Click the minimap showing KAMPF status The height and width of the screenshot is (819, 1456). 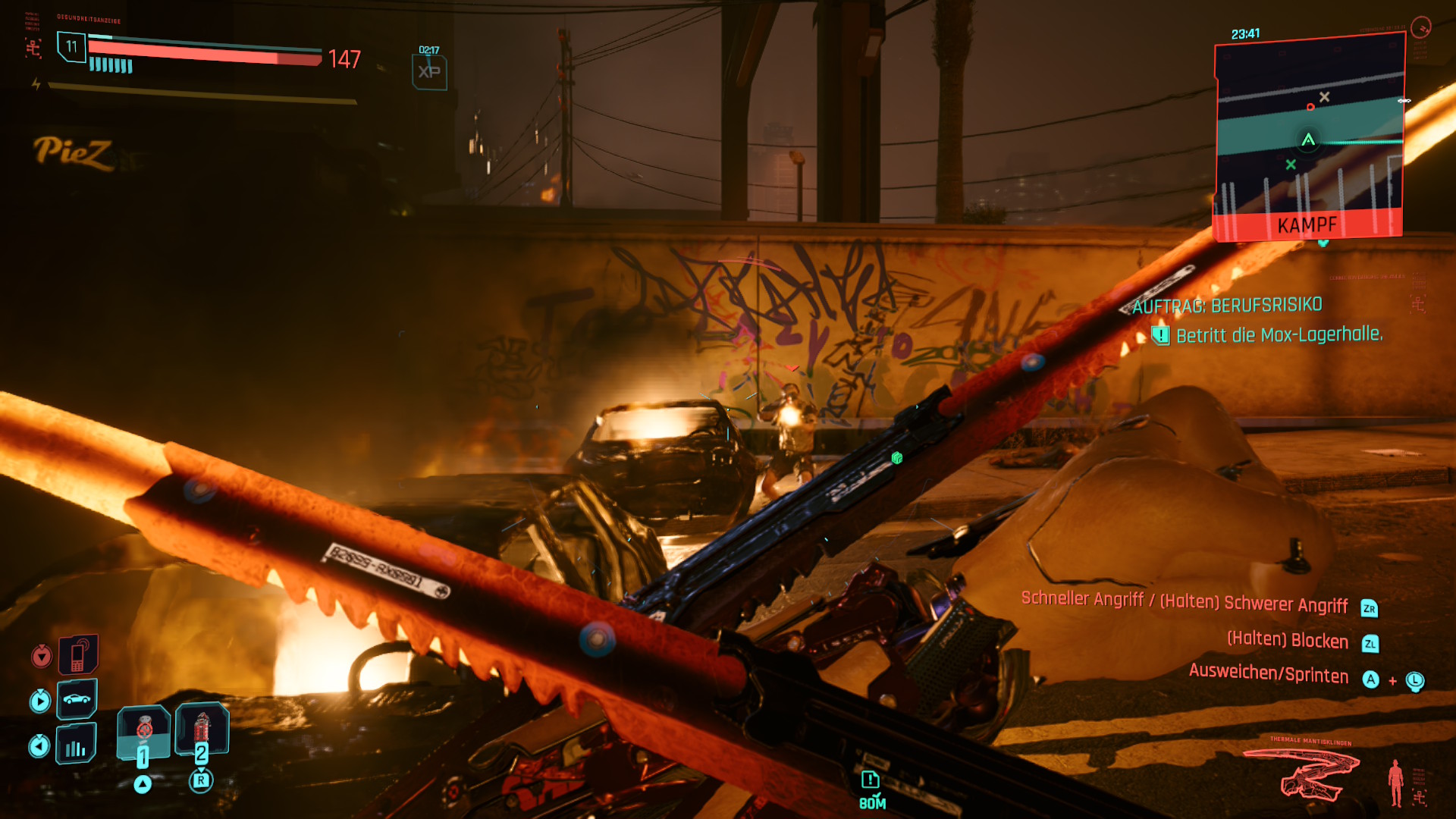tap(1309, 138)
